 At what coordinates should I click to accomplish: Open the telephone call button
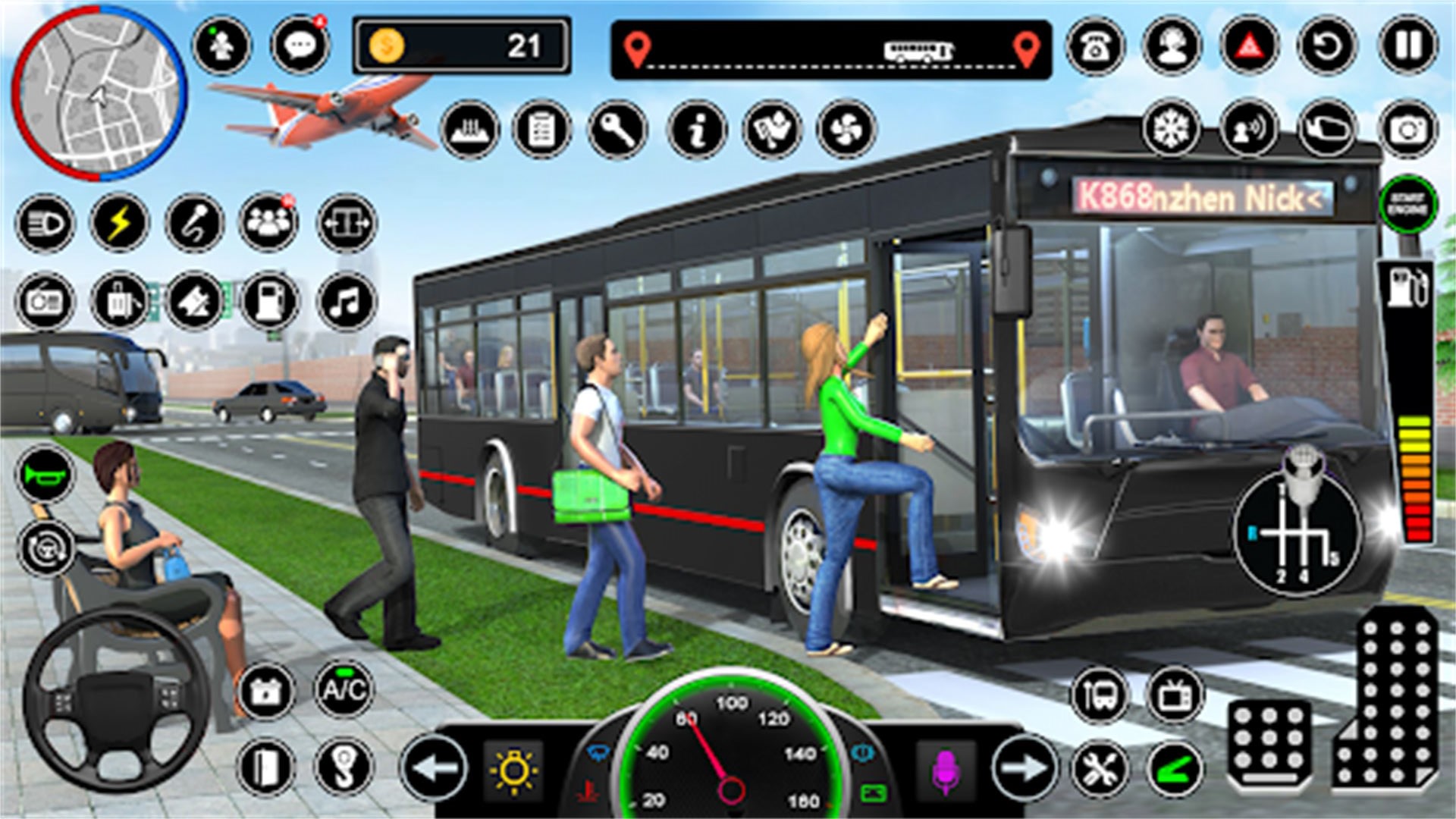[1095, 47]
